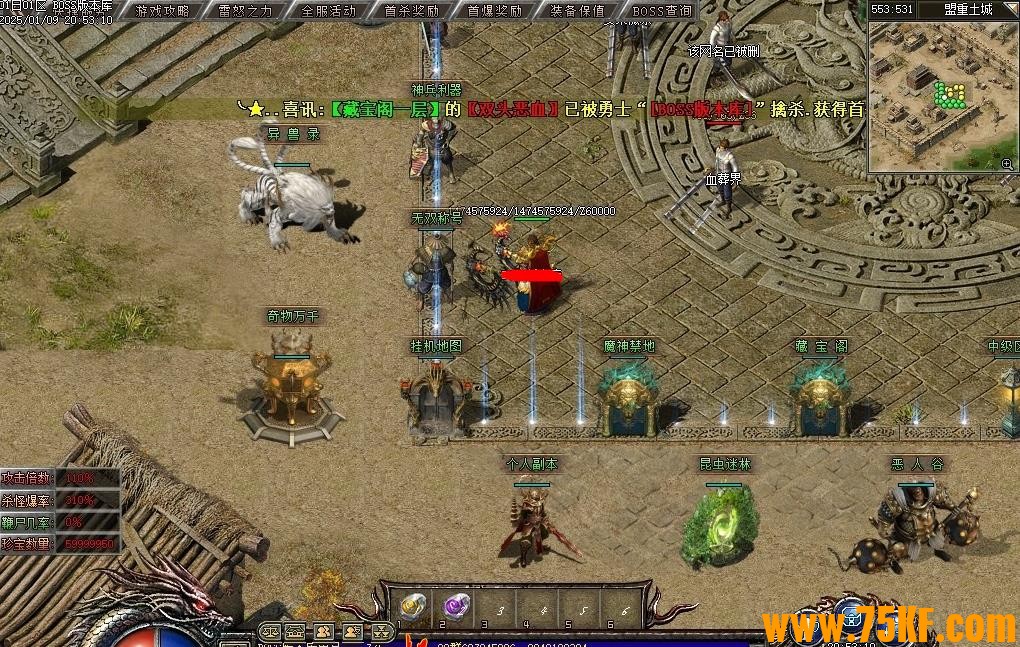Open the BOSS查询 boss lookup
Screen dimensions: 1020x647
[x=662, y=11]
